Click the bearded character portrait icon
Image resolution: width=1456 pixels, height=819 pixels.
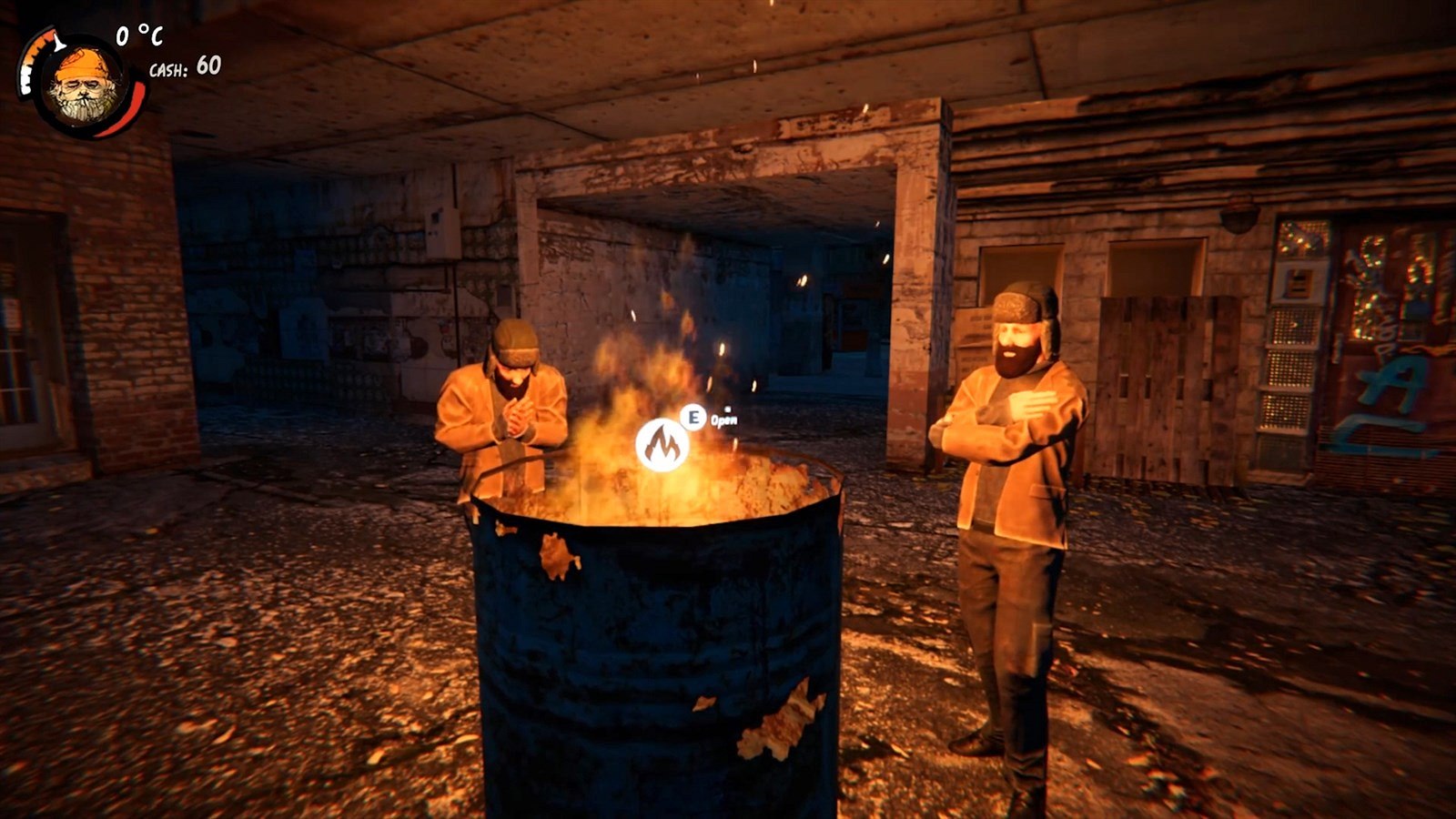(84, 85)
